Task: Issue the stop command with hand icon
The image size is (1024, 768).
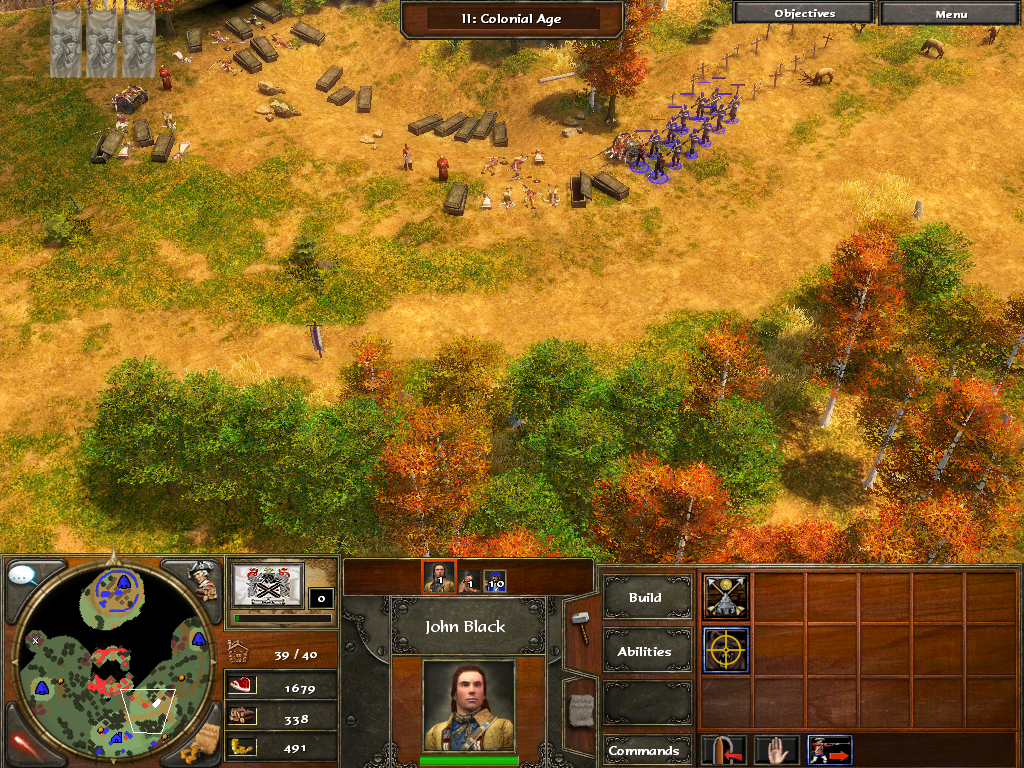Action: point(776,750)
